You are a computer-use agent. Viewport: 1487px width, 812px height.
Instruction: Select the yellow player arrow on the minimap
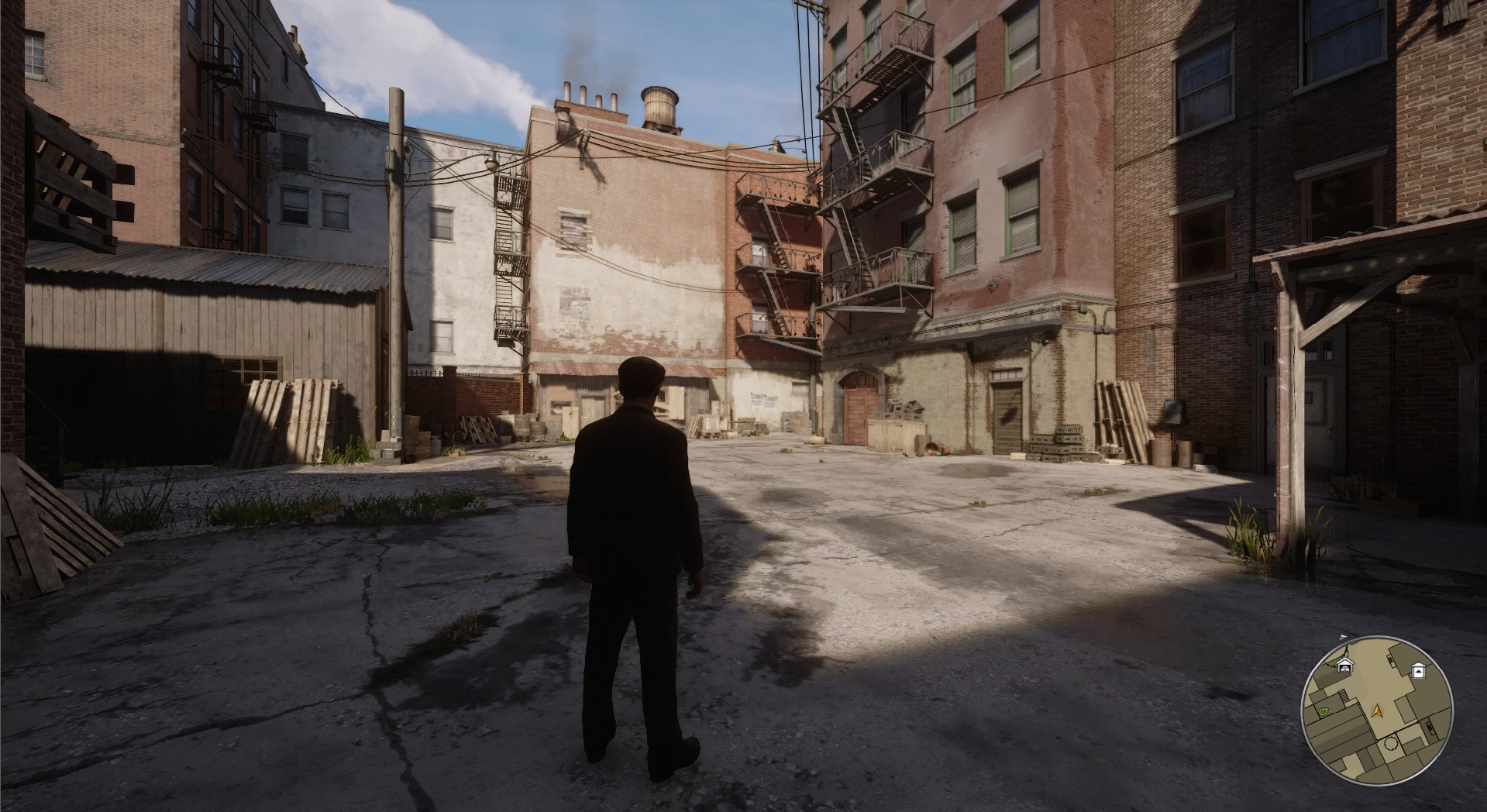click(x=1377, y=710)
